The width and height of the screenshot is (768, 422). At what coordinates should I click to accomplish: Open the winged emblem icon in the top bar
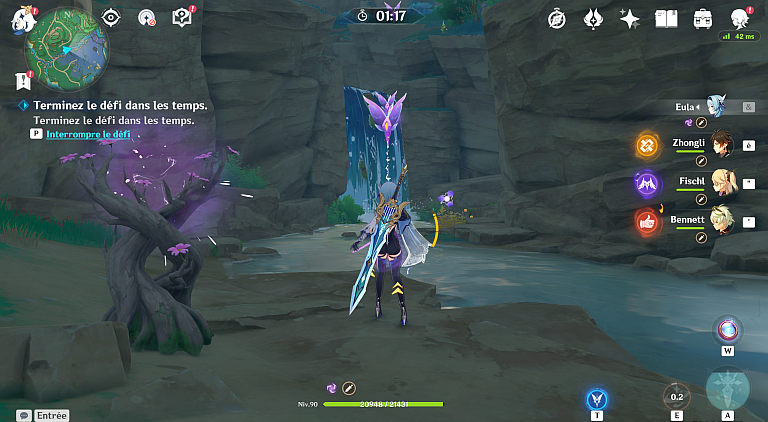(592, 18)
